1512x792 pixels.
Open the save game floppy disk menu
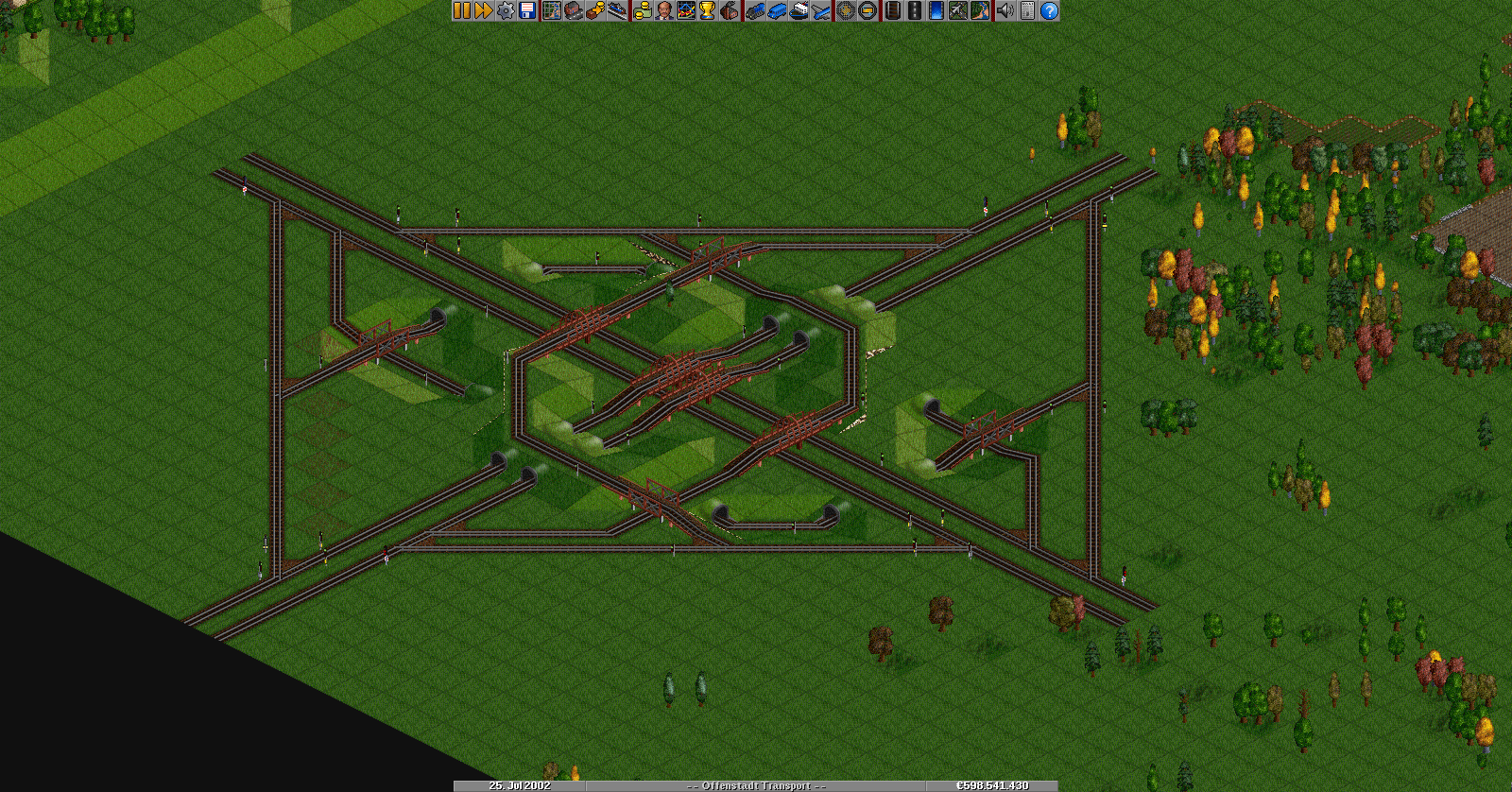coord(527,10)
